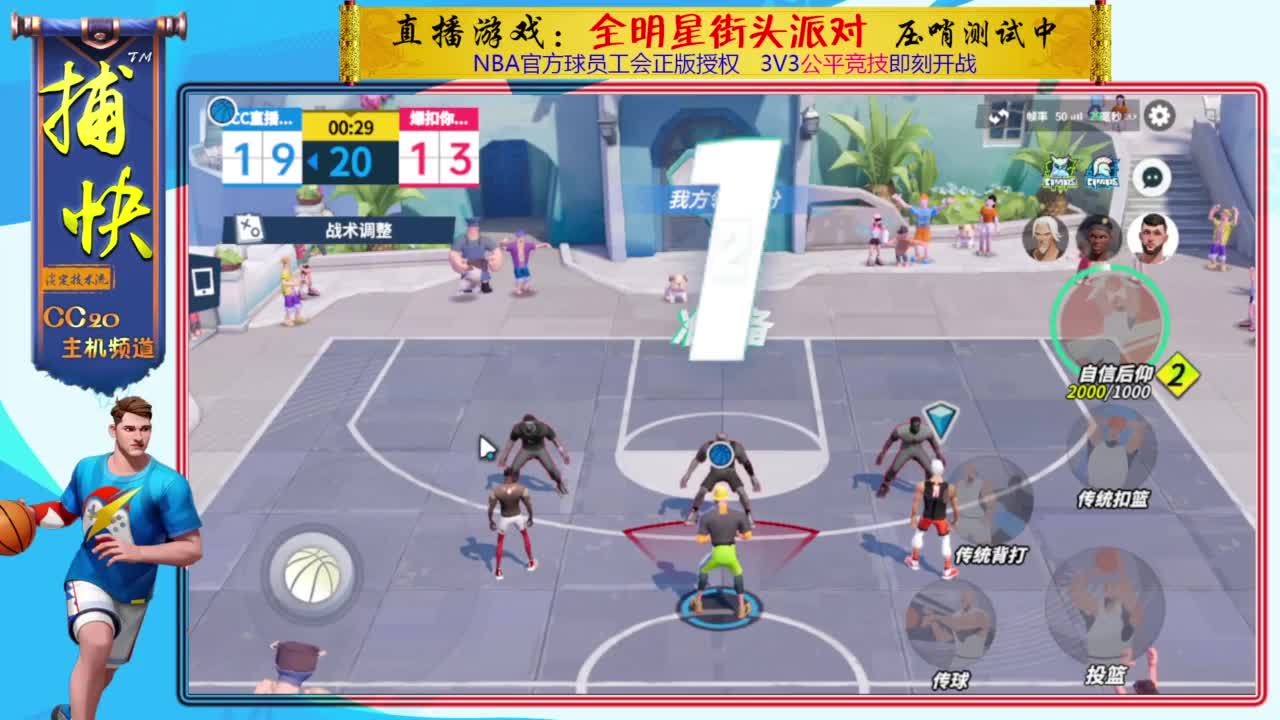Click the camera switch arrows icon top-right
The height and width of the screenshot is (720, 1280).
[1000, 118]
